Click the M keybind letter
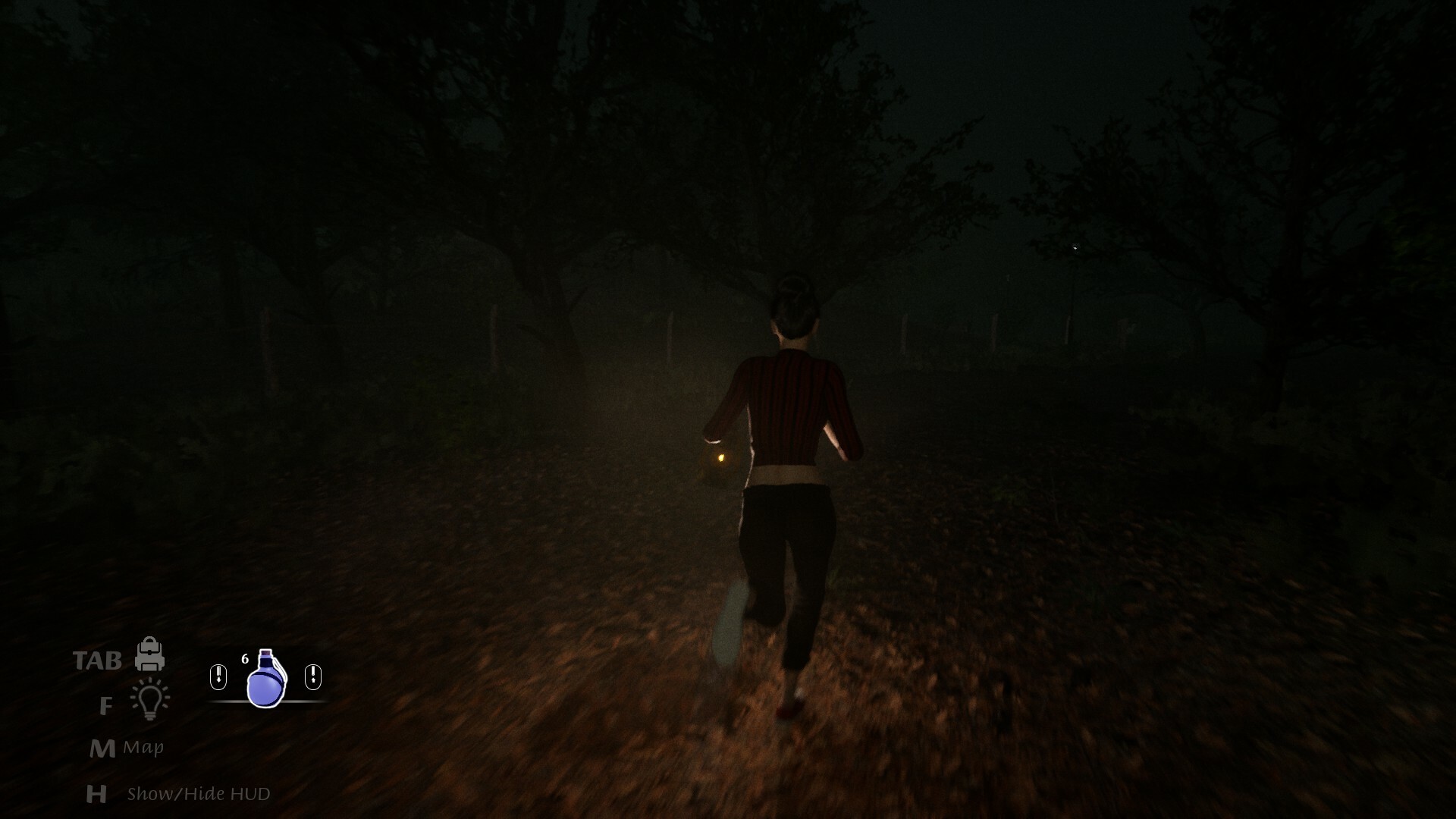 tap(103, 748)
